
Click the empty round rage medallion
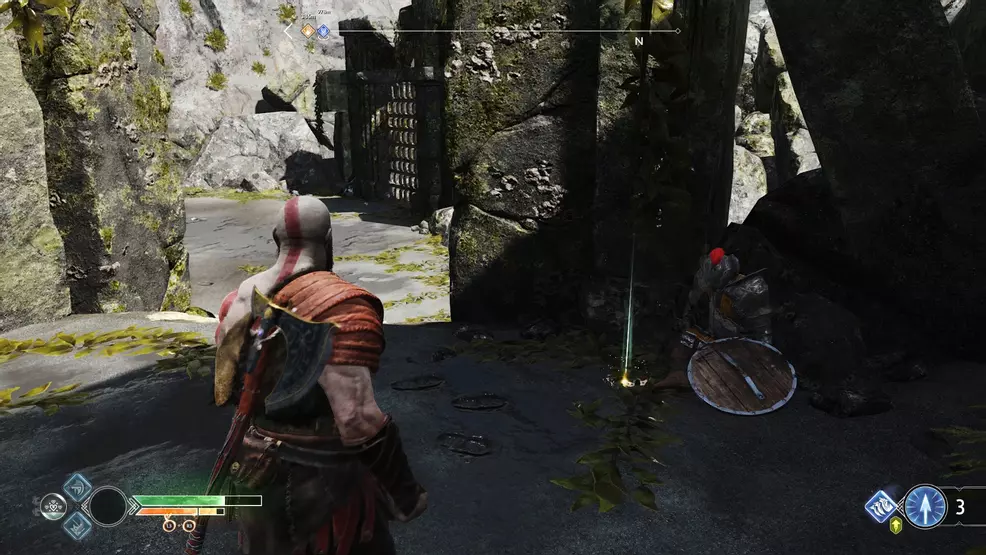click(x=108, y=506)
